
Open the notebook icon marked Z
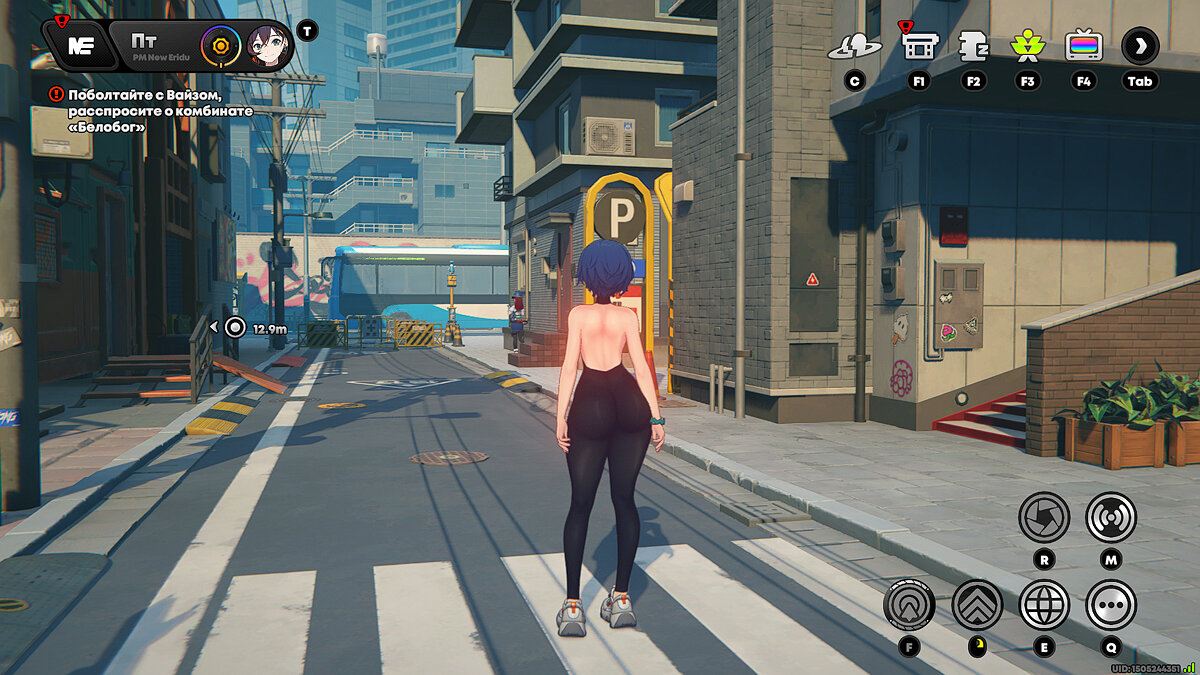[x=973, y=45]
